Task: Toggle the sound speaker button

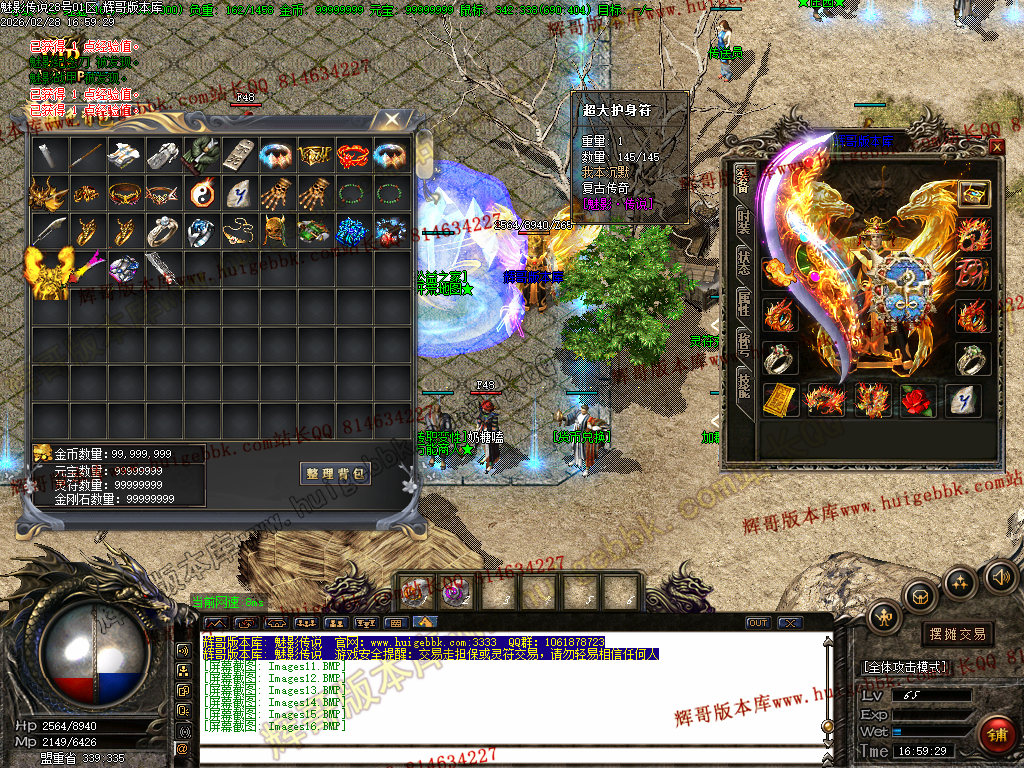Action: (x=1001, y=576)
